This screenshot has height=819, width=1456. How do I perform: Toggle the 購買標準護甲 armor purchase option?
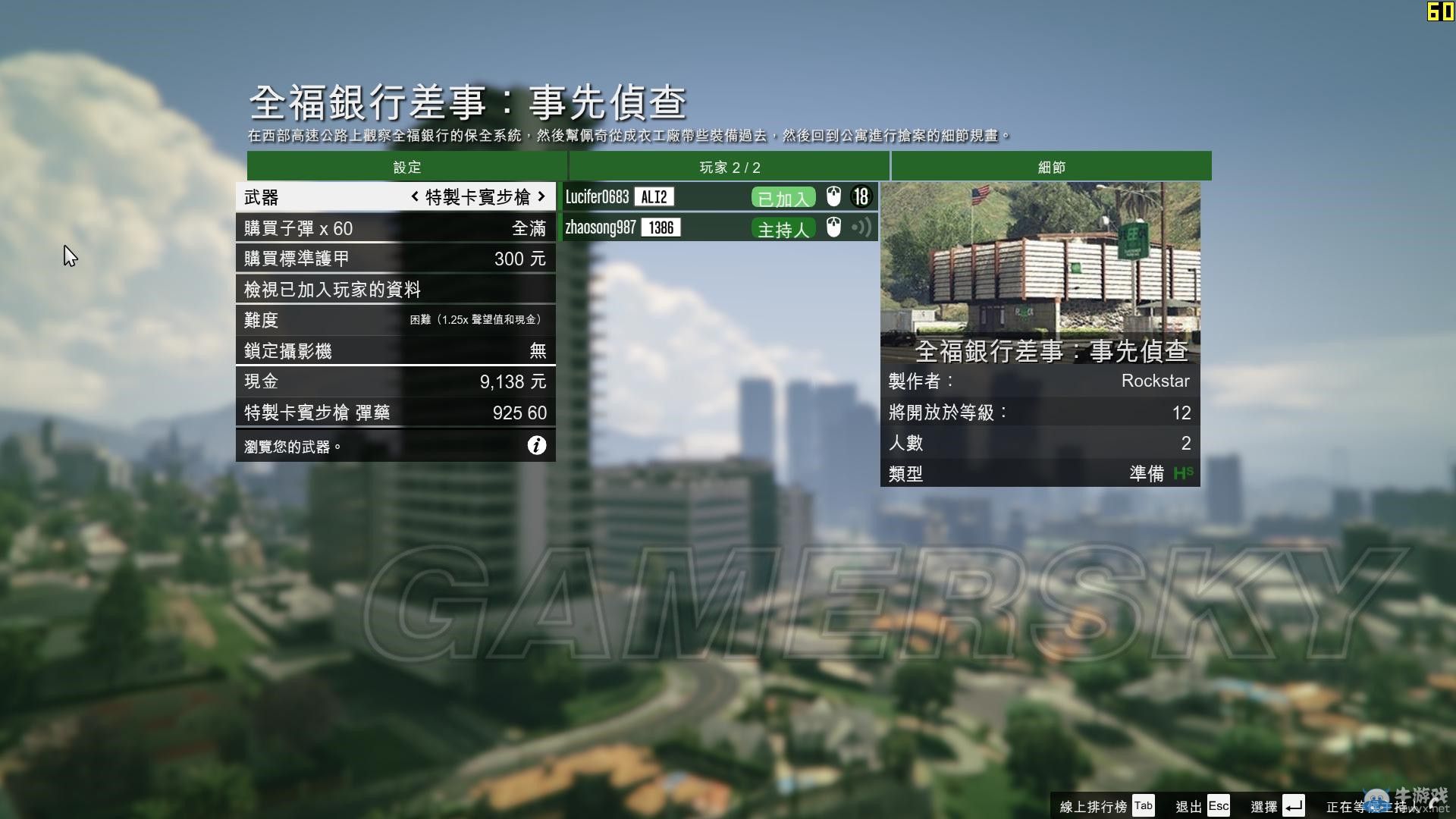(x=394, y=258)
